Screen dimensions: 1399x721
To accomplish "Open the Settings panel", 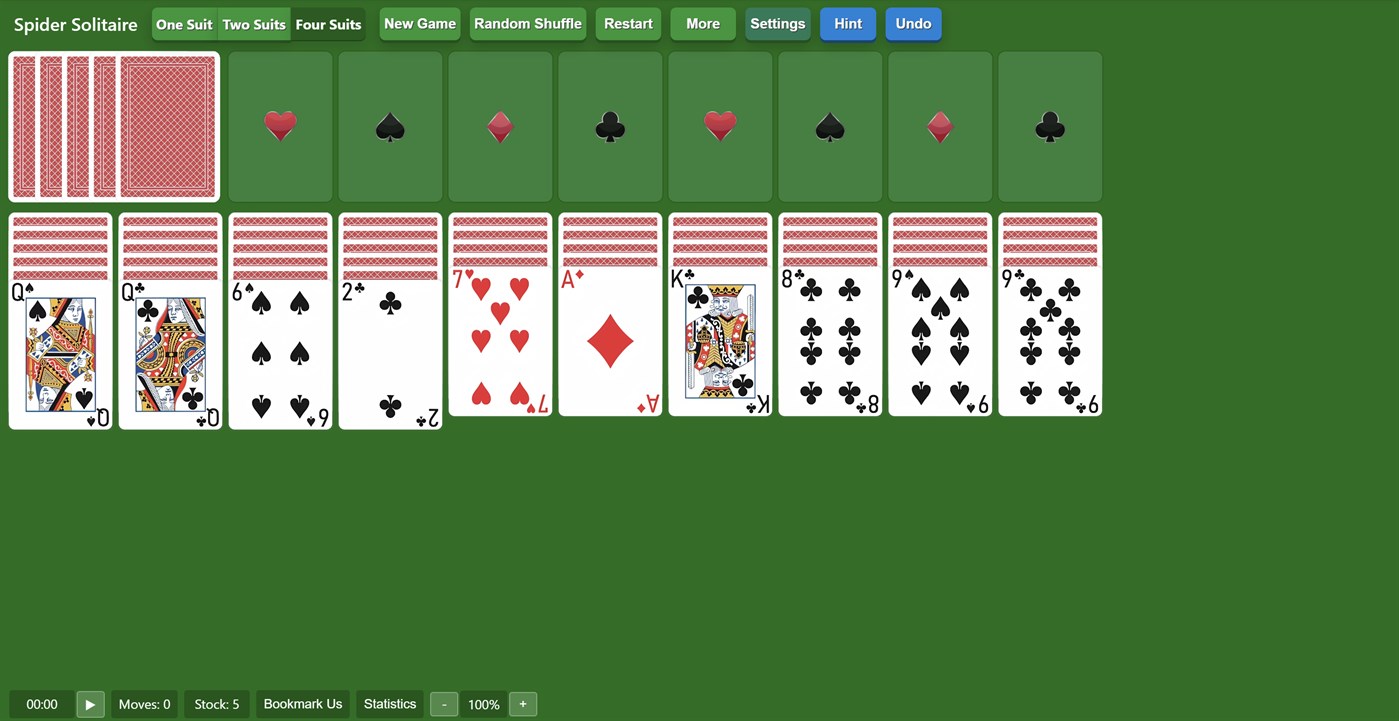I will click(x=777, y=23).
